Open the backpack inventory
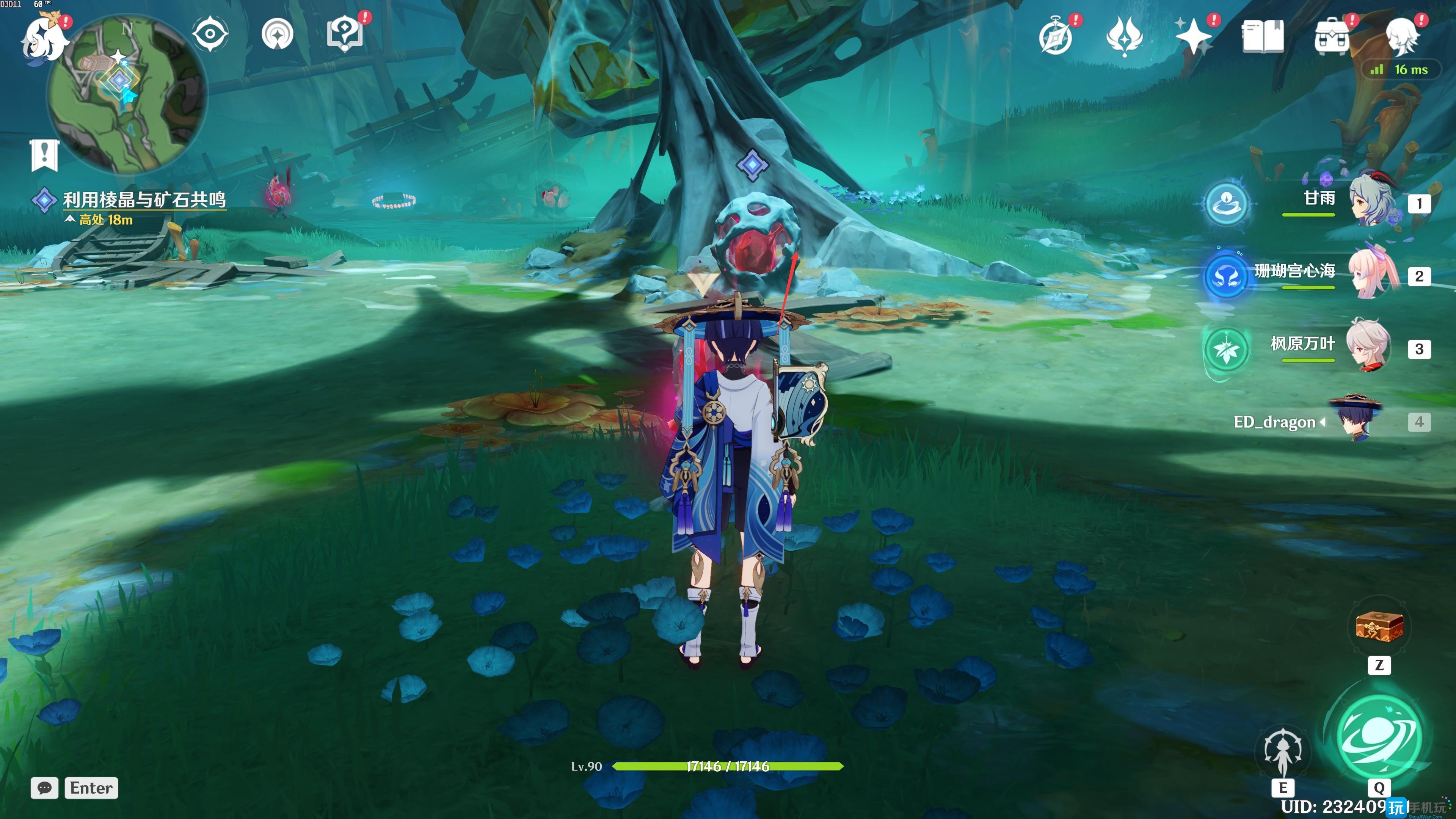 pos(1332,37)
